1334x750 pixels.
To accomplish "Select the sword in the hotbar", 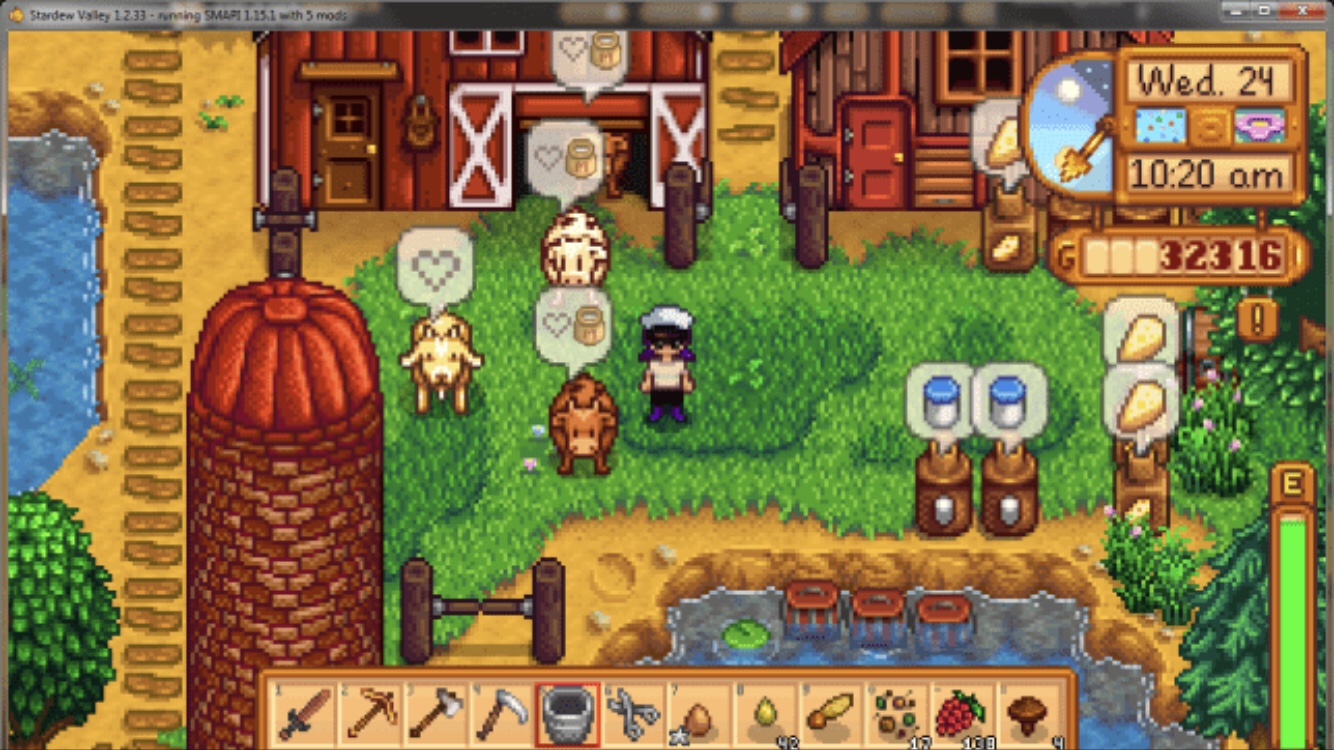I will (304, 714).
